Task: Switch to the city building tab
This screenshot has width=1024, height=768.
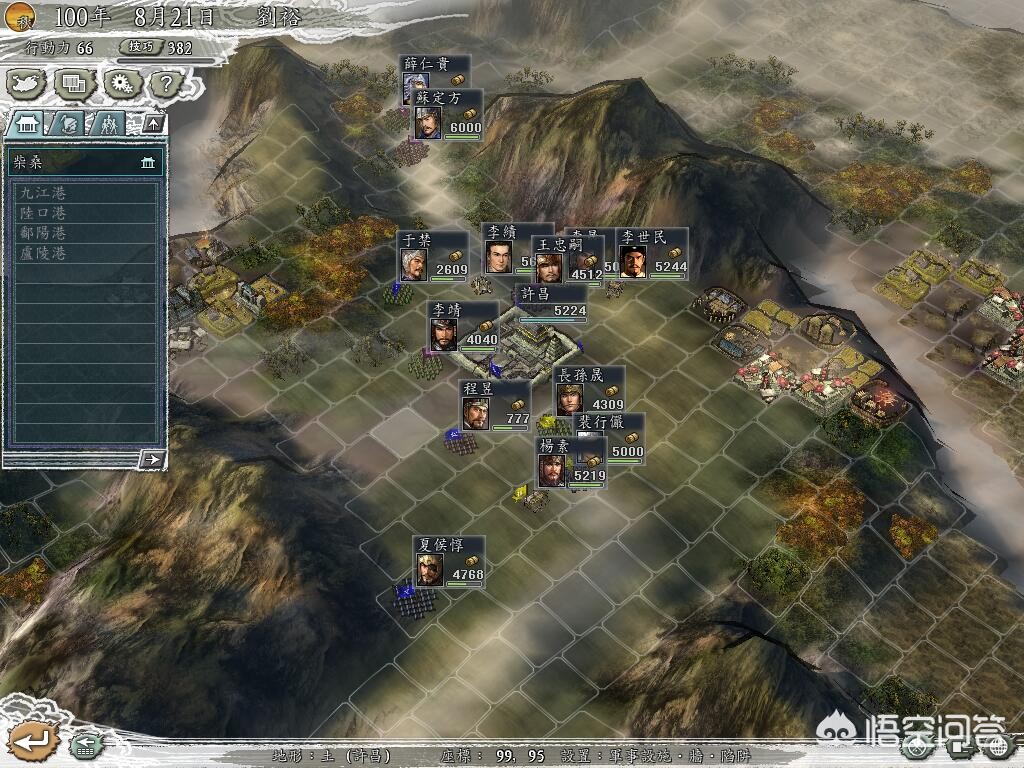Action: click(x=26, y=124)
